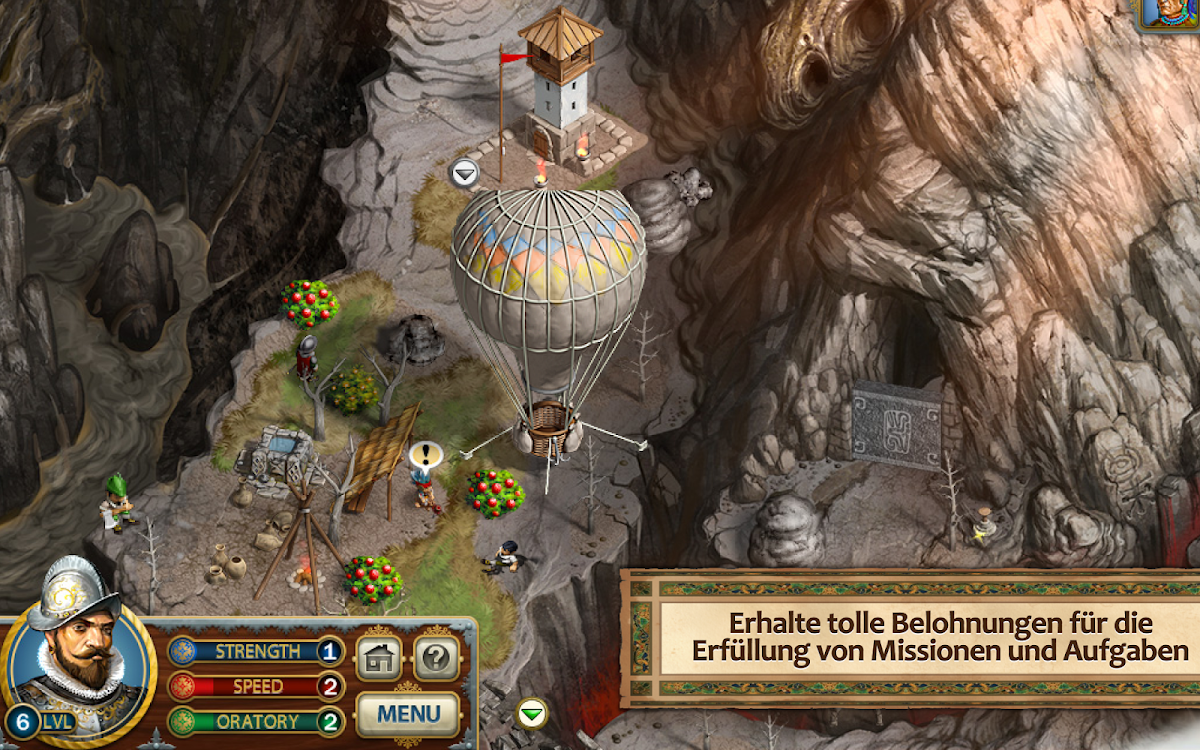Click the gray down arrow near the tower

point(464,173)
